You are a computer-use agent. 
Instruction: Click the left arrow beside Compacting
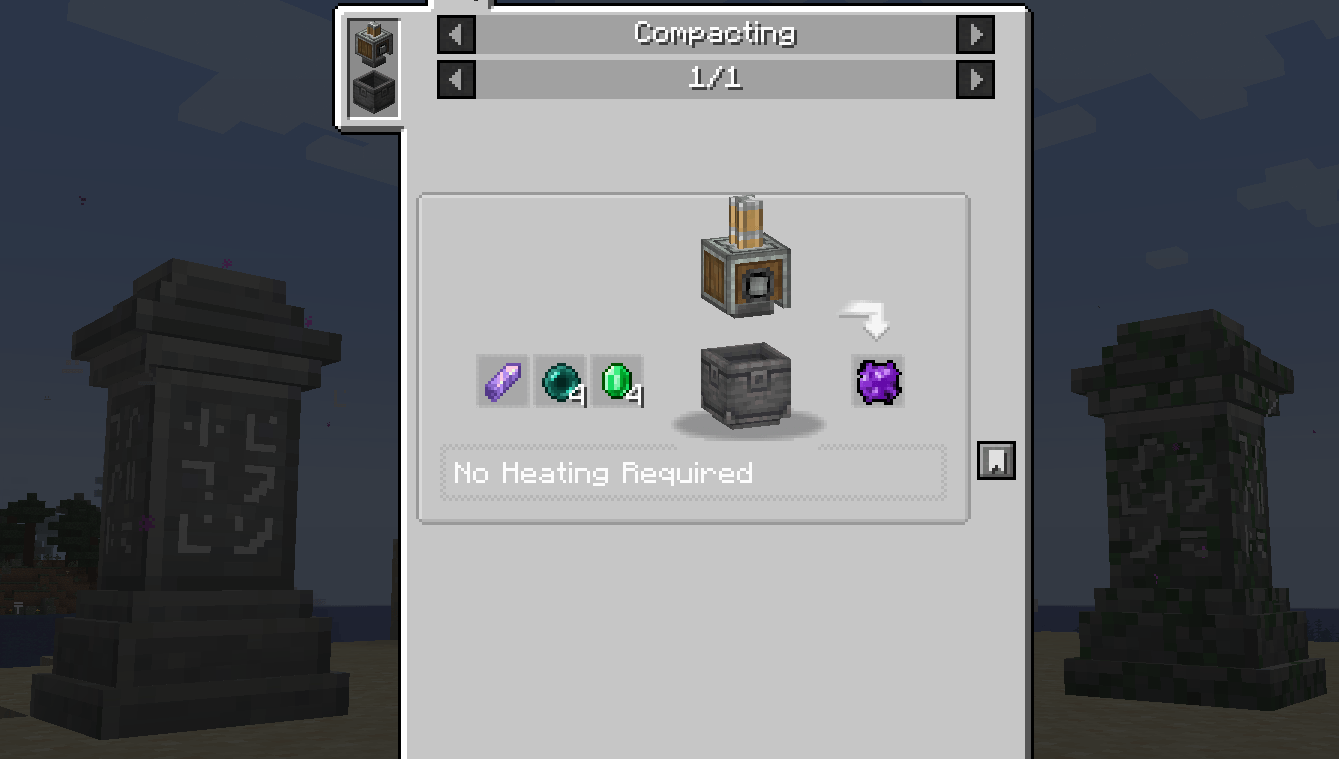pos(456,34)
